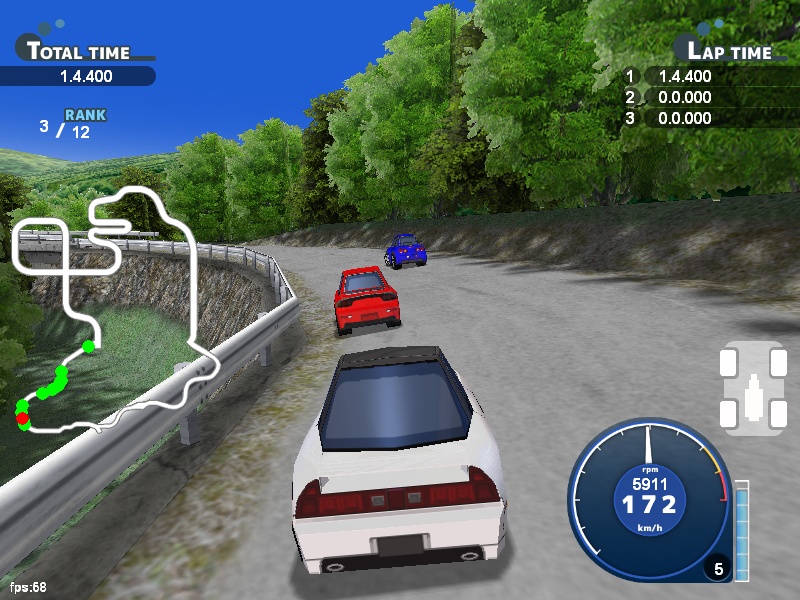Viewport: 800px width, 600px height.
Task: Click the white track outline minimap
Action: click(x=192, y=290)
